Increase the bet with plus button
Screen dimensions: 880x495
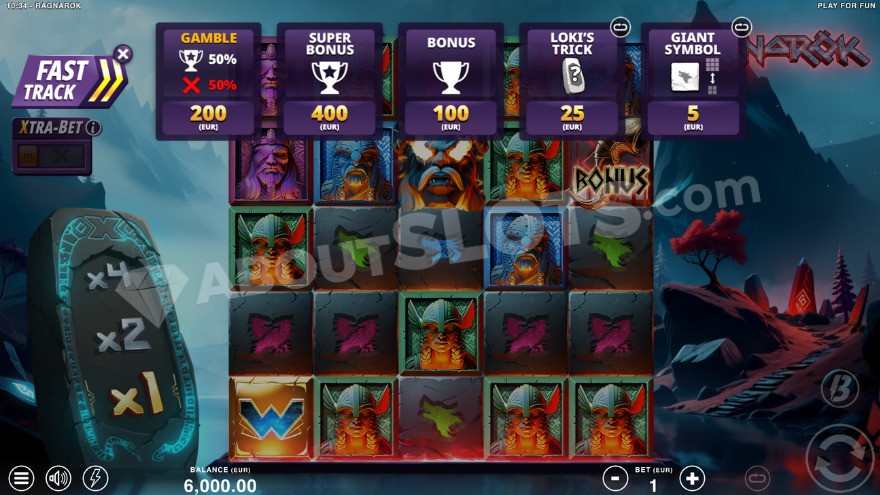coord(692,478)
